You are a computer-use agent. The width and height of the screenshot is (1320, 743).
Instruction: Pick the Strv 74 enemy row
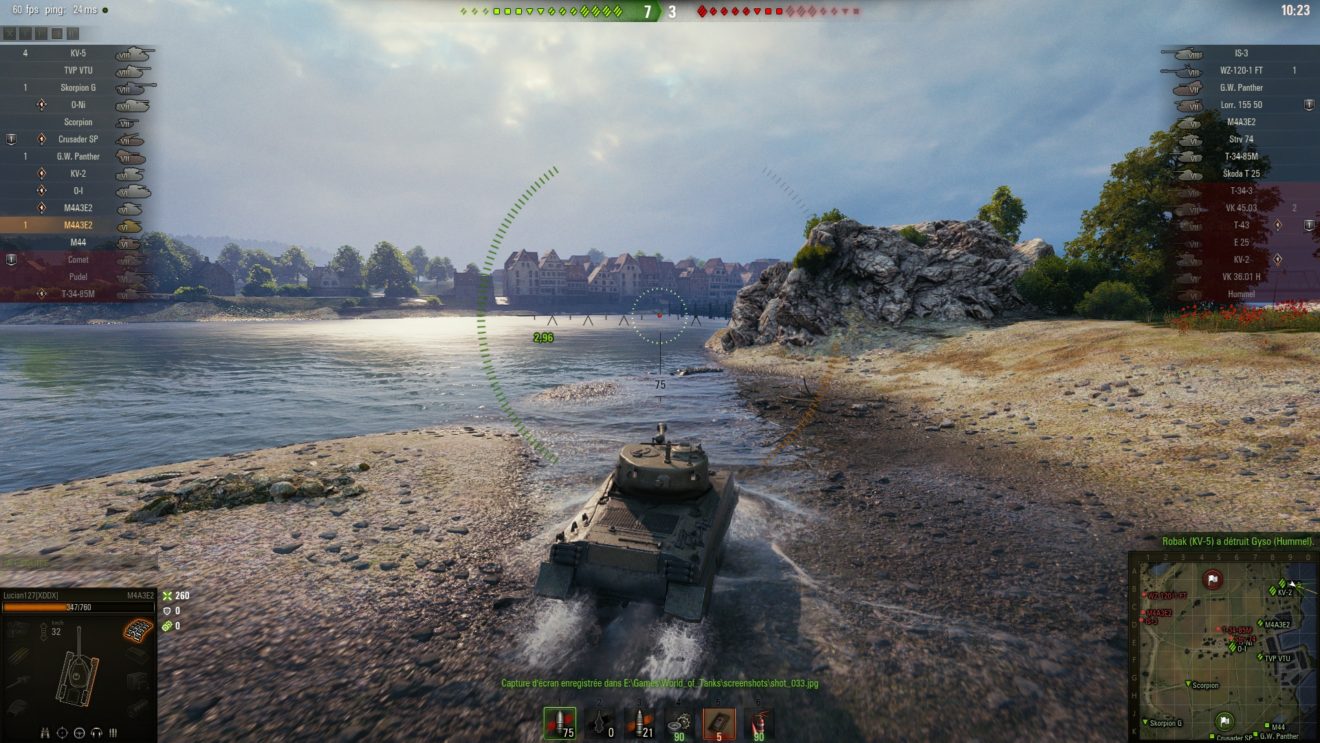click(x=1241, y=140)
